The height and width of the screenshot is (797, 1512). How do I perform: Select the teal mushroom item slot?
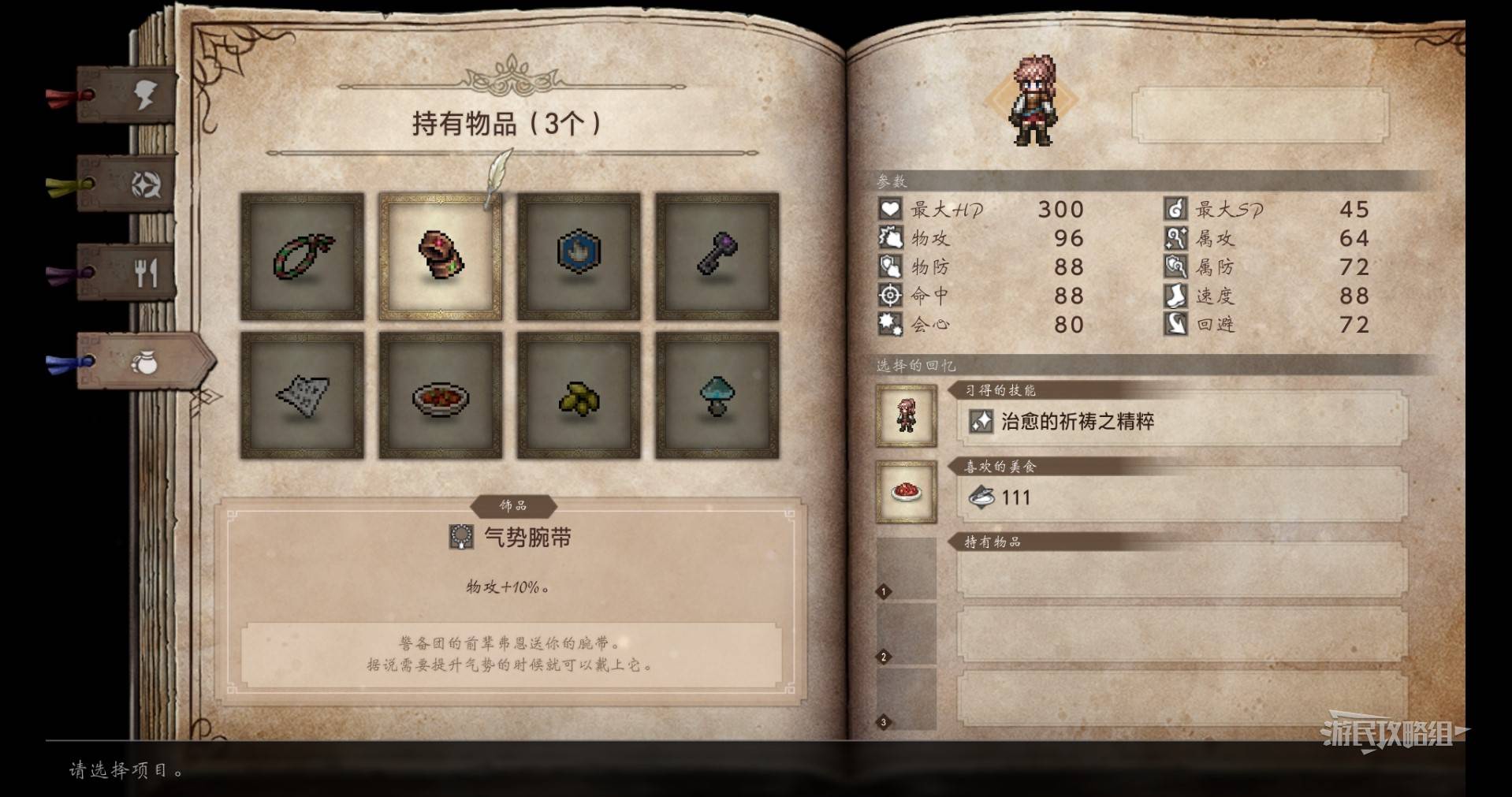click(717, 395)
